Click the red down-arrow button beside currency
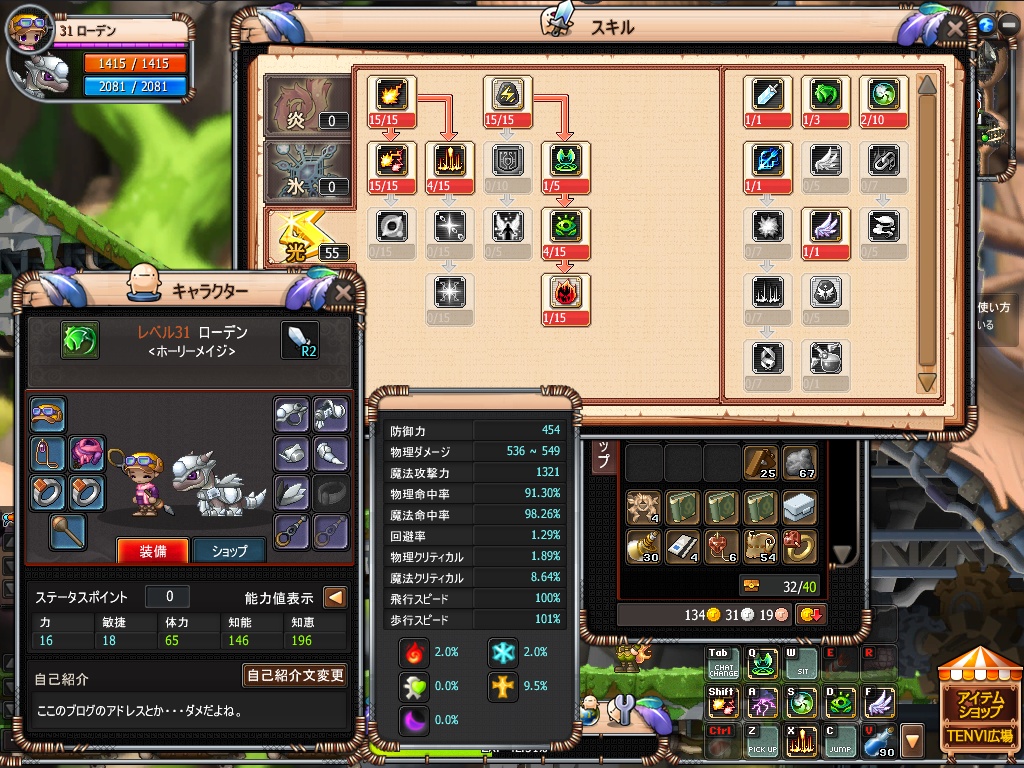1024x768 pixels. pyautogui.click(x=810, y=614)
